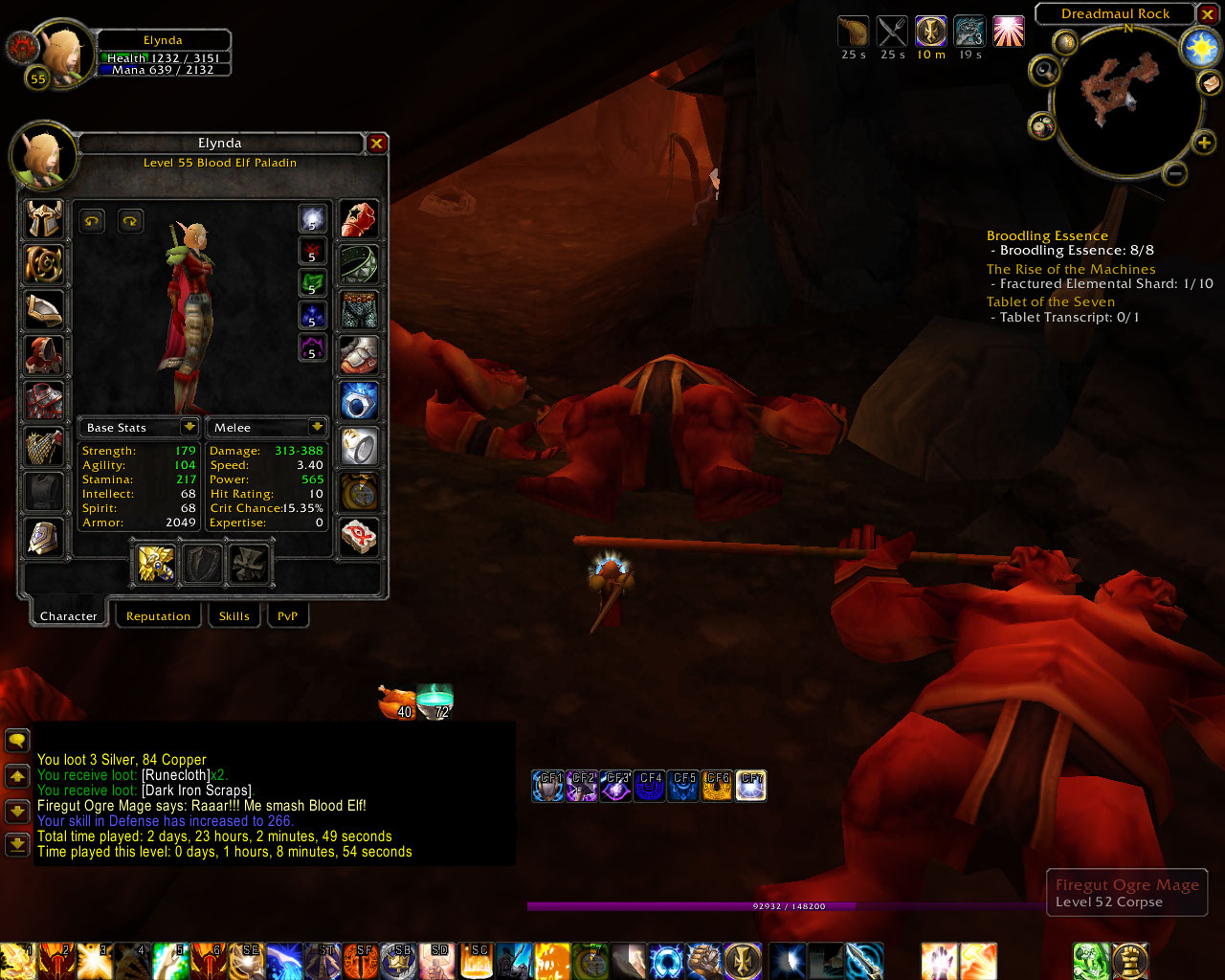Switch to the Reputation tab
Viewport: 1225px width, 980px height.
coord(158,616)
